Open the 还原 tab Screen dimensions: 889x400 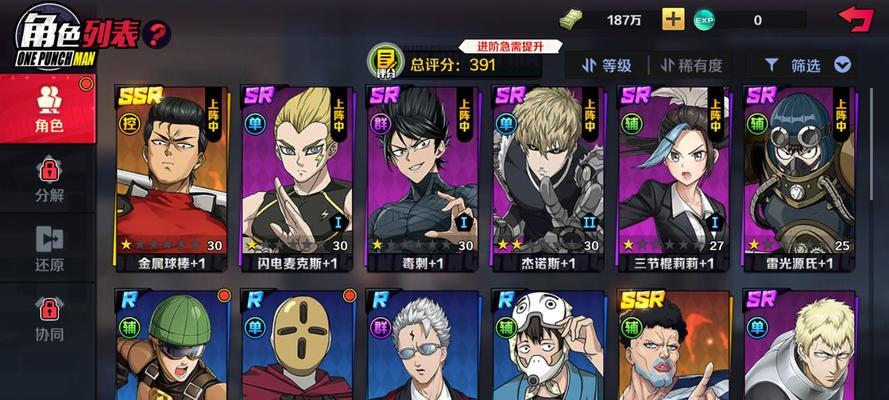[x=48, y=248]
